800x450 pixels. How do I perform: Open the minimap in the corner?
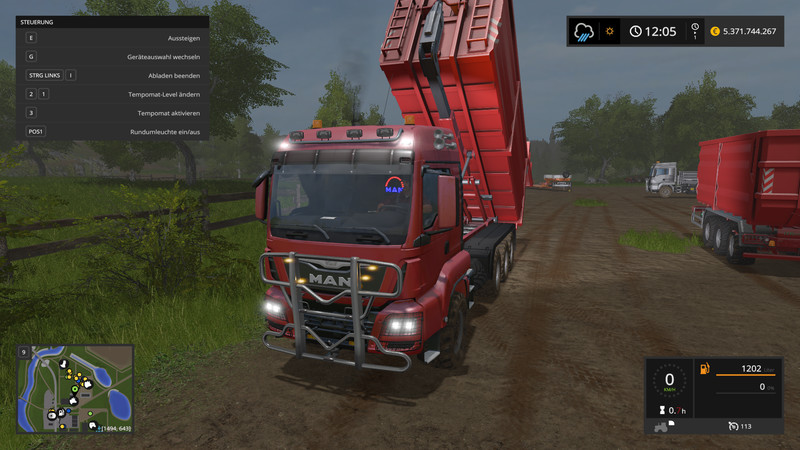(74, 389)
